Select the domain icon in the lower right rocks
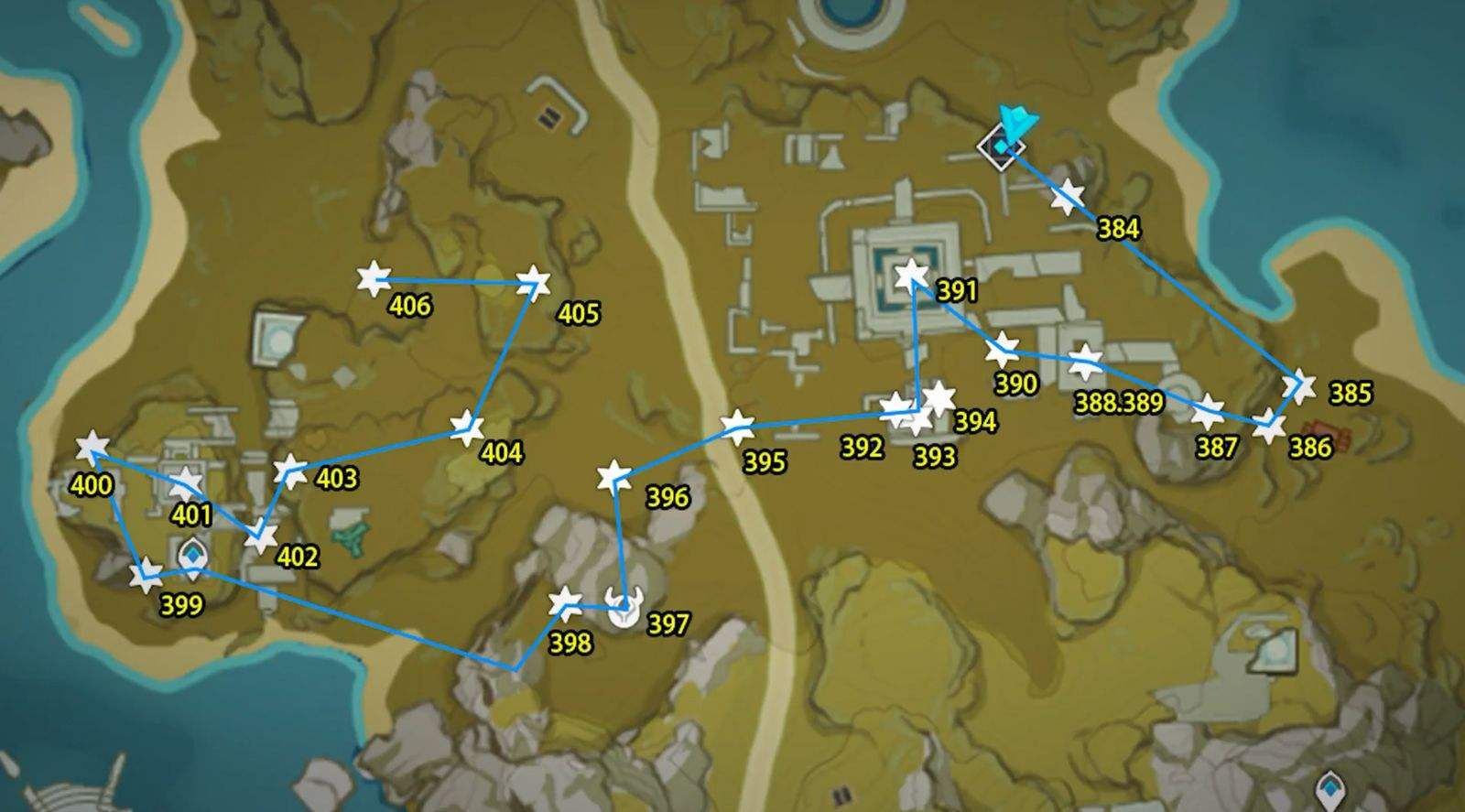The height and width of the screenshot is (812, 1465). [1275, 650]
